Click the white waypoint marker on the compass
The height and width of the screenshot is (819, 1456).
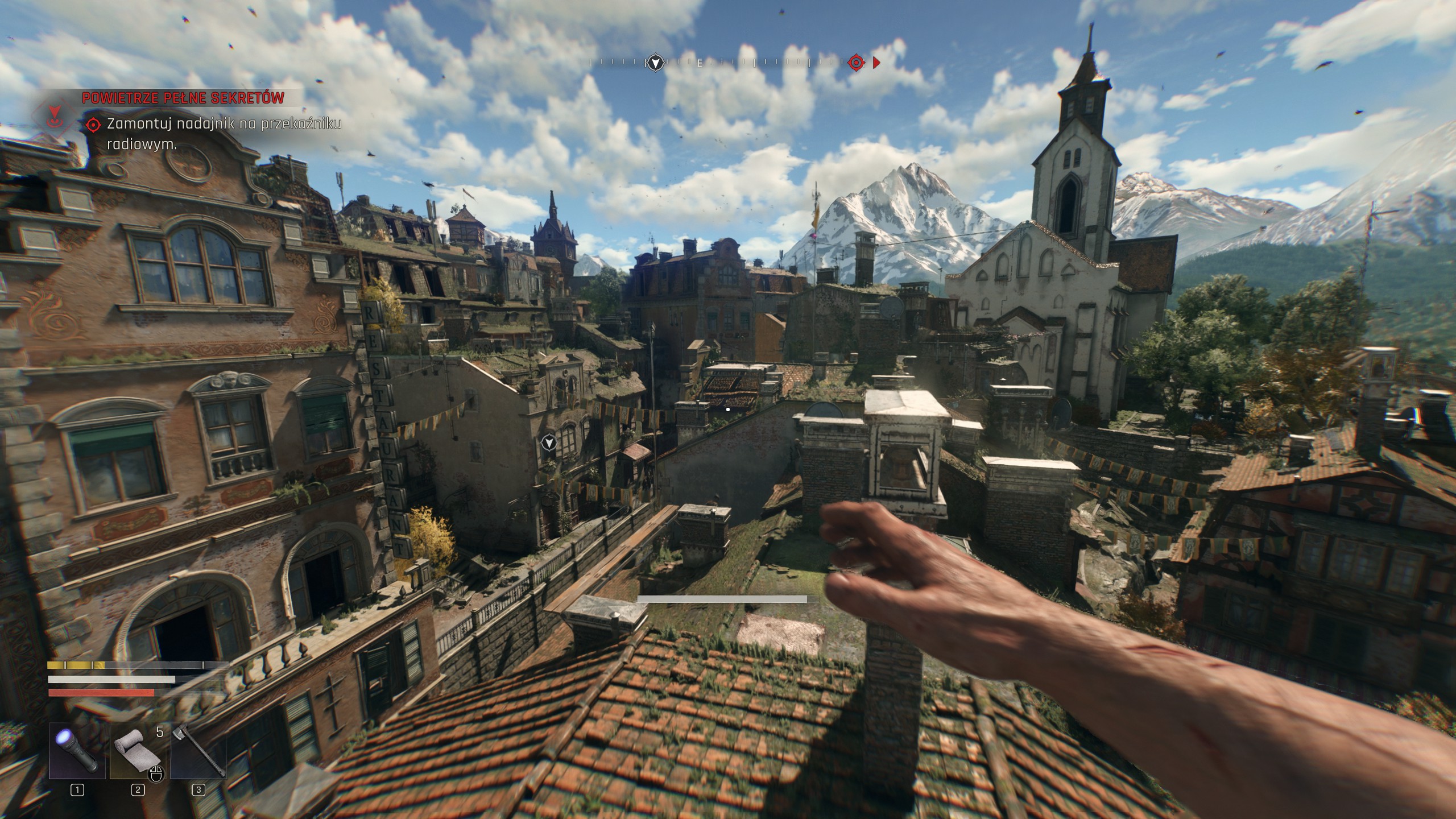[656, 62]
